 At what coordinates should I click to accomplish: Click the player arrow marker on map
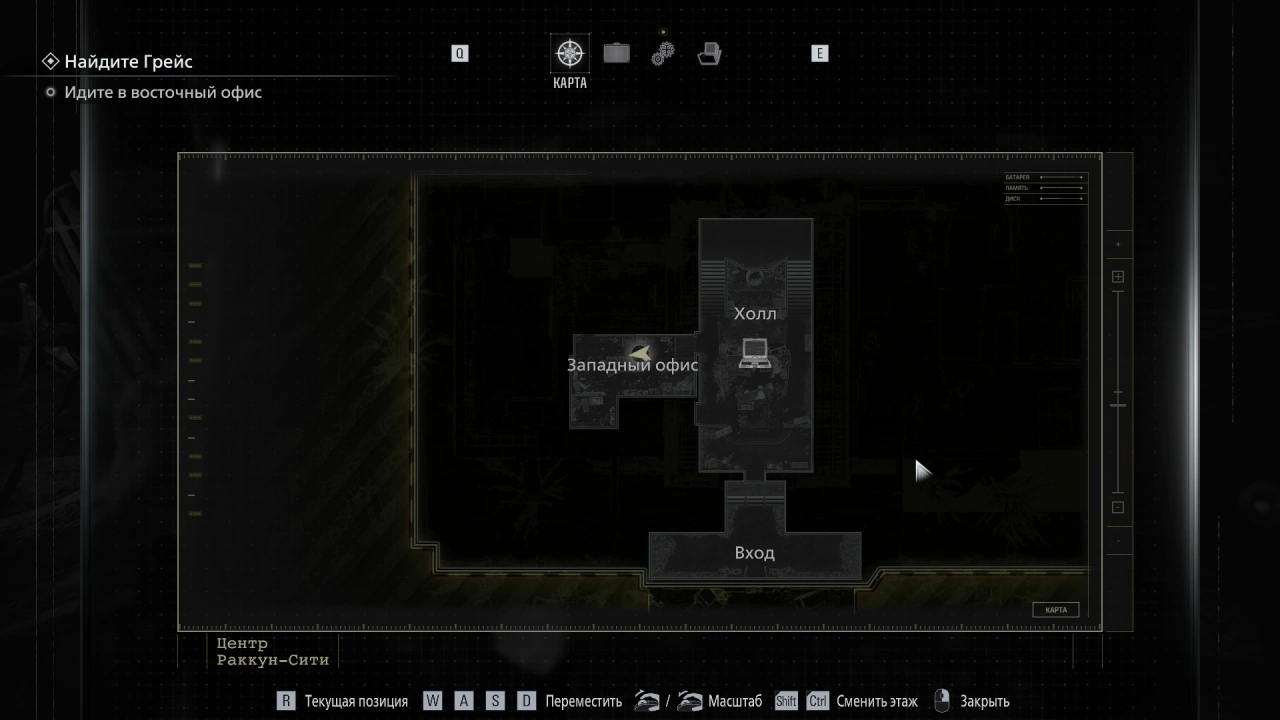[639, 352]
